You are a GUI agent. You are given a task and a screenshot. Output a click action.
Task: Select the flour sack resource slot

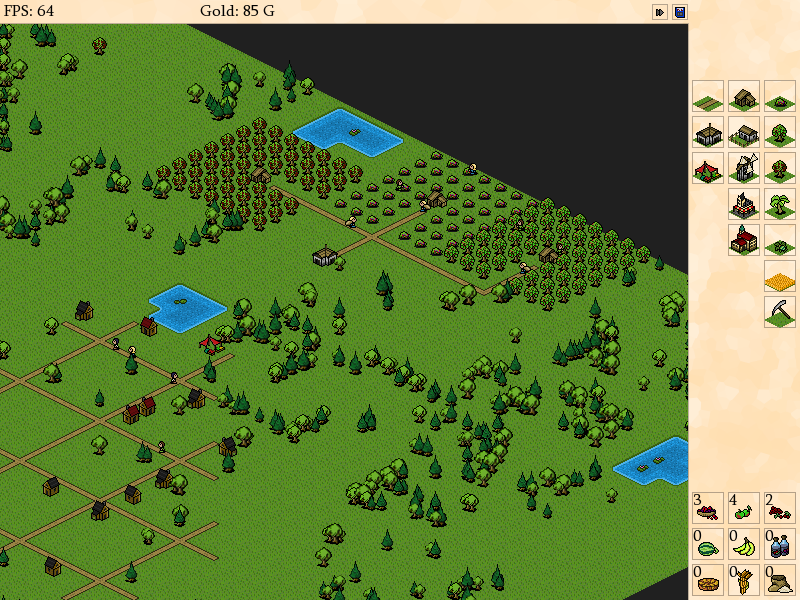[x=780, y=580]
